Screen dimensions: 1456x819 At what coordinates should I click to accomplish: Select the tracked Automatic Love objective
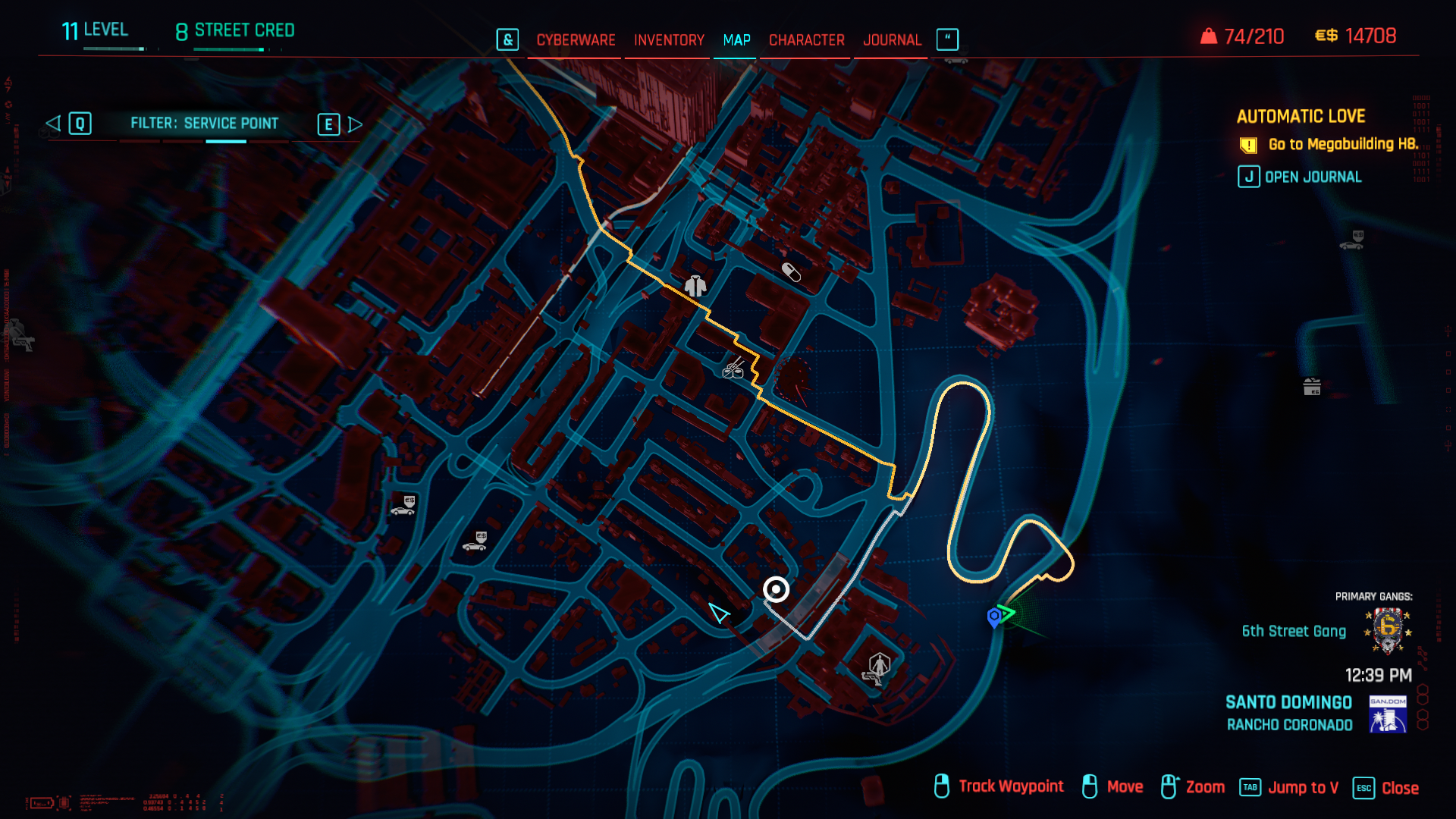tap(1342, 144)
